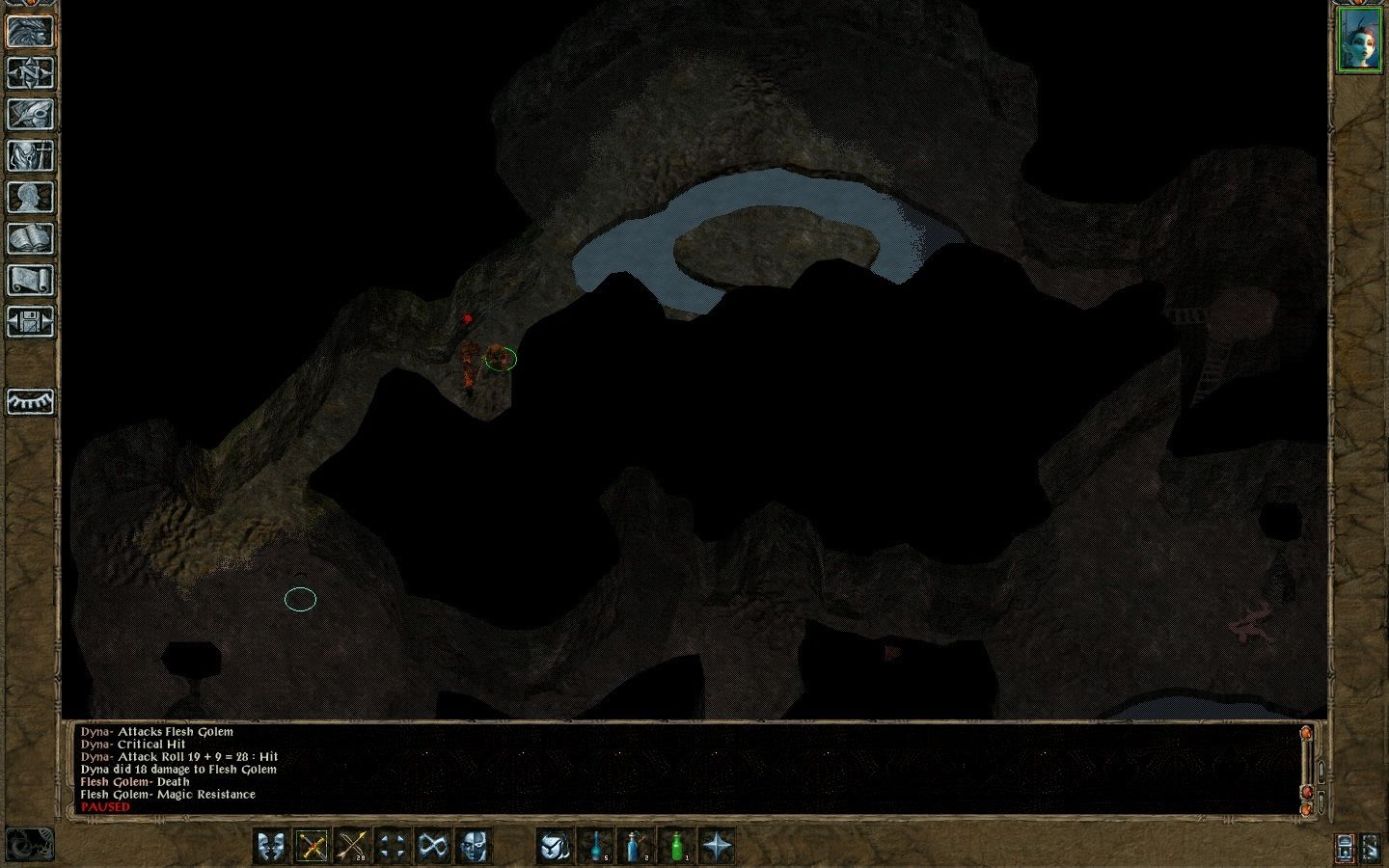Open the World Map
The width and height of the screenshot is (1389, 868).
coord(32,72)
